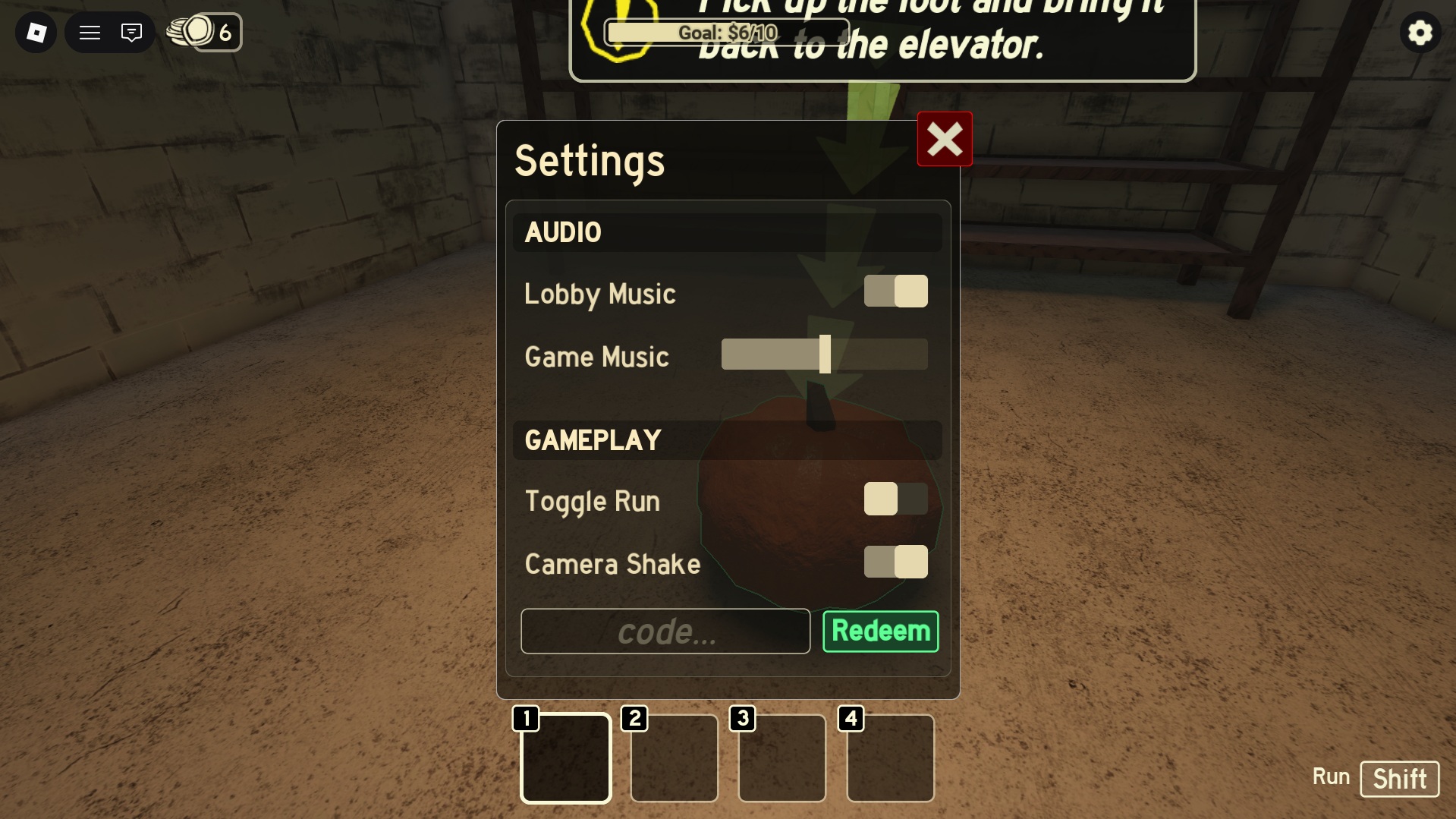The image size is (1456, 819).
Task: Select hotbar slot 4
Action: [890, 758]
